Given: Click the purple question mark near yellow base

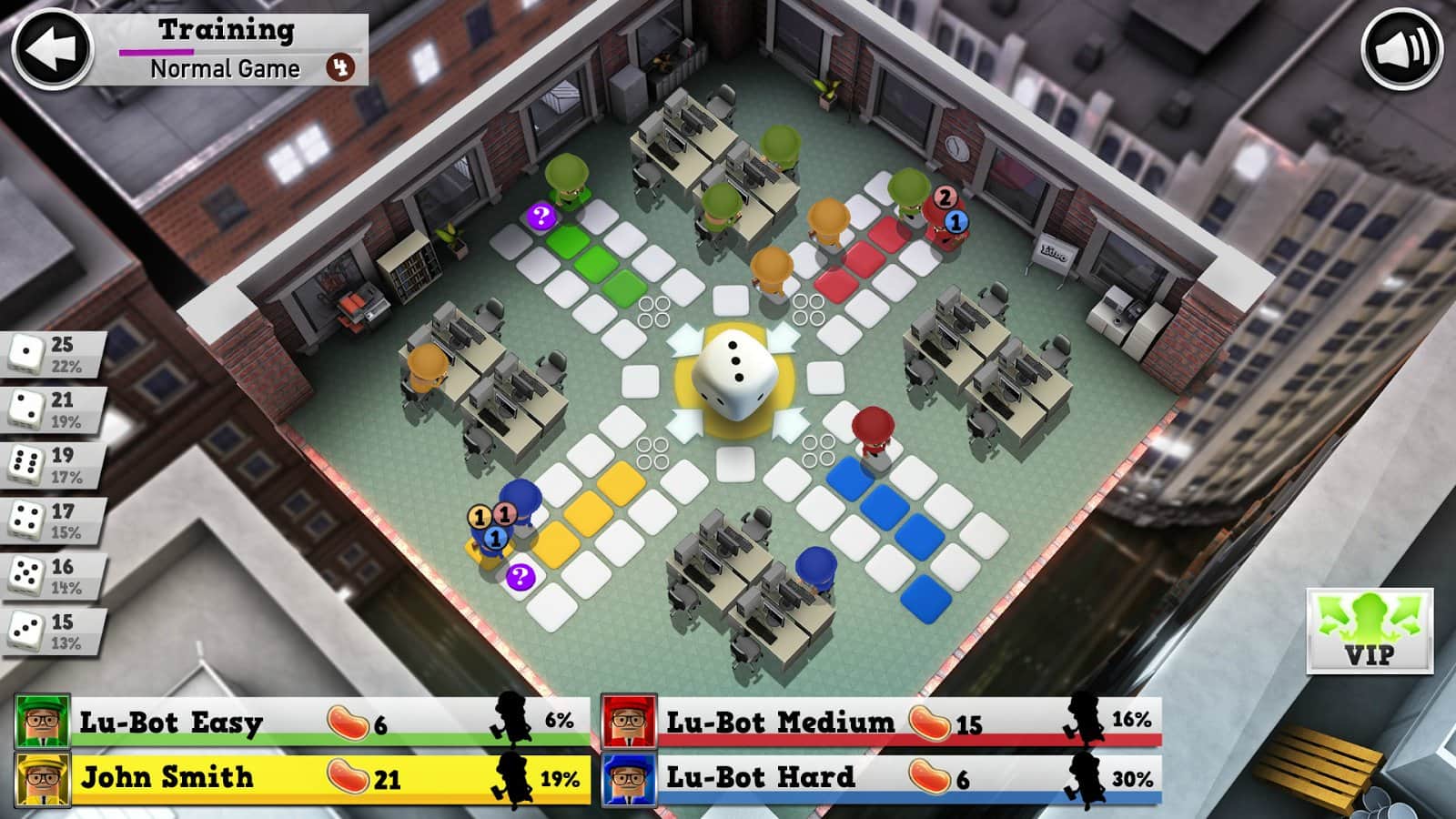Looking at the screenshot, I should [x=520, y=576].
